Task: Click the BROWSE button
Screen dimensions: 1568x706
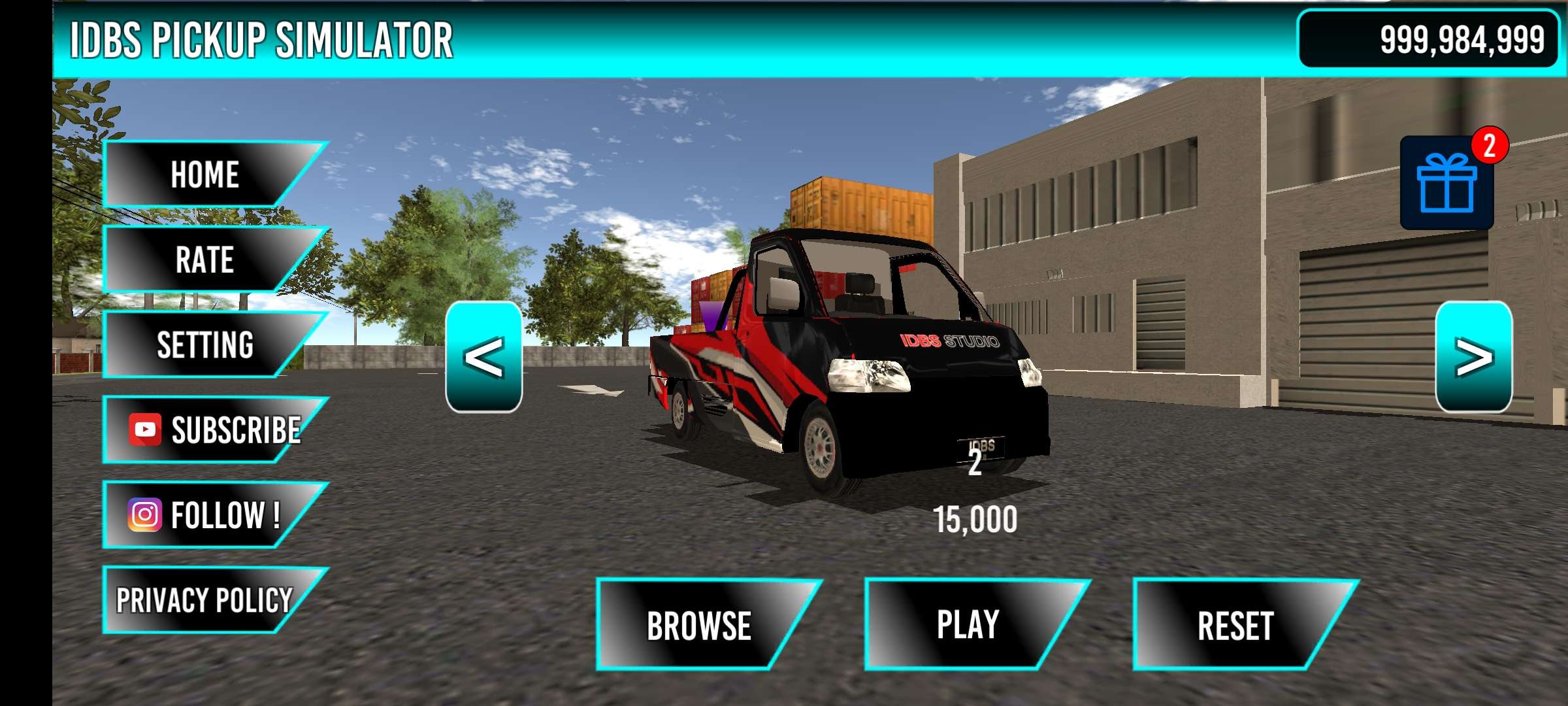Action: tap(698, 625)
